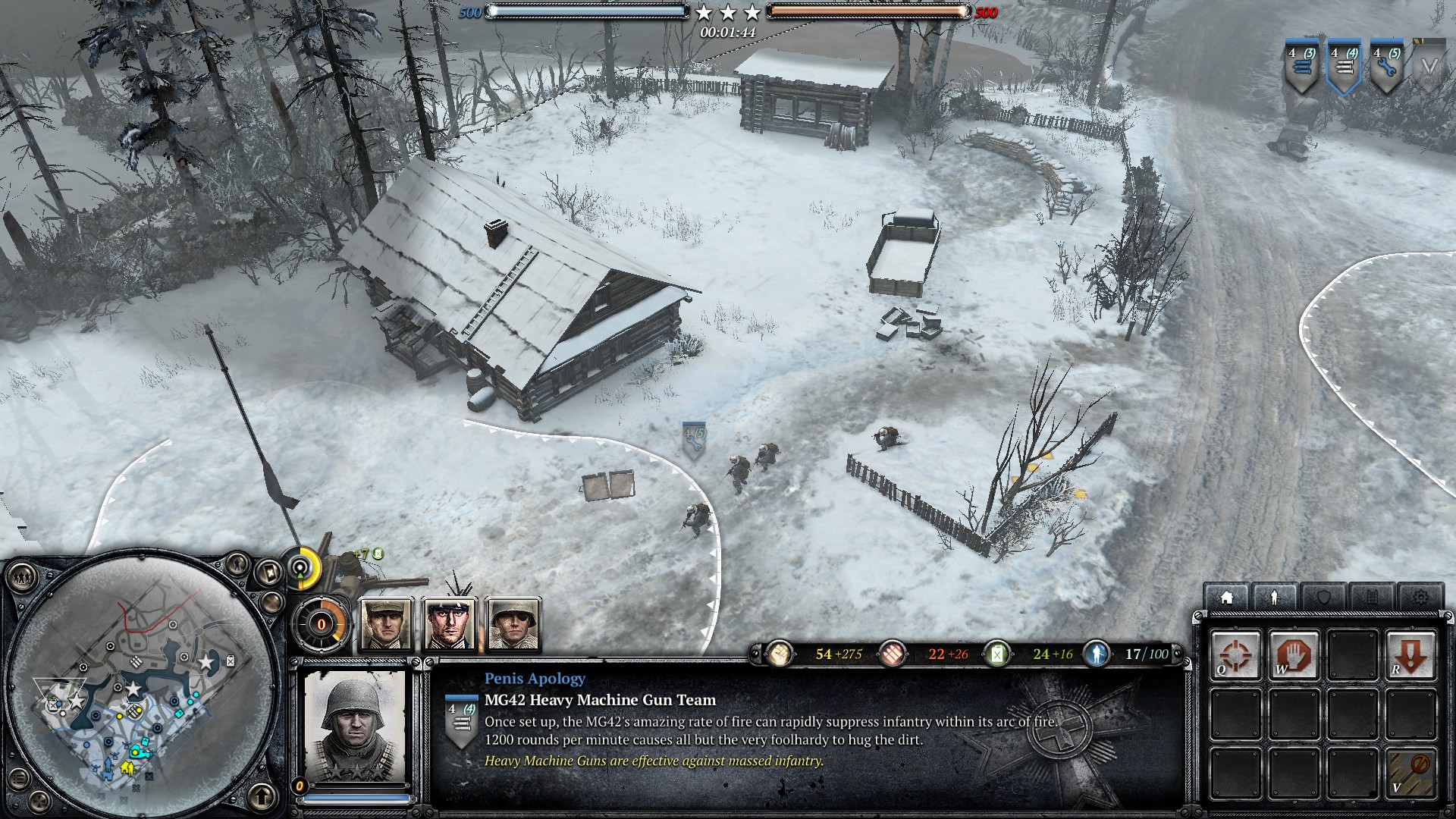Choose the commander wearing an eyepatch
Viewport: 1456px width, 819px height.
(513, 624)
